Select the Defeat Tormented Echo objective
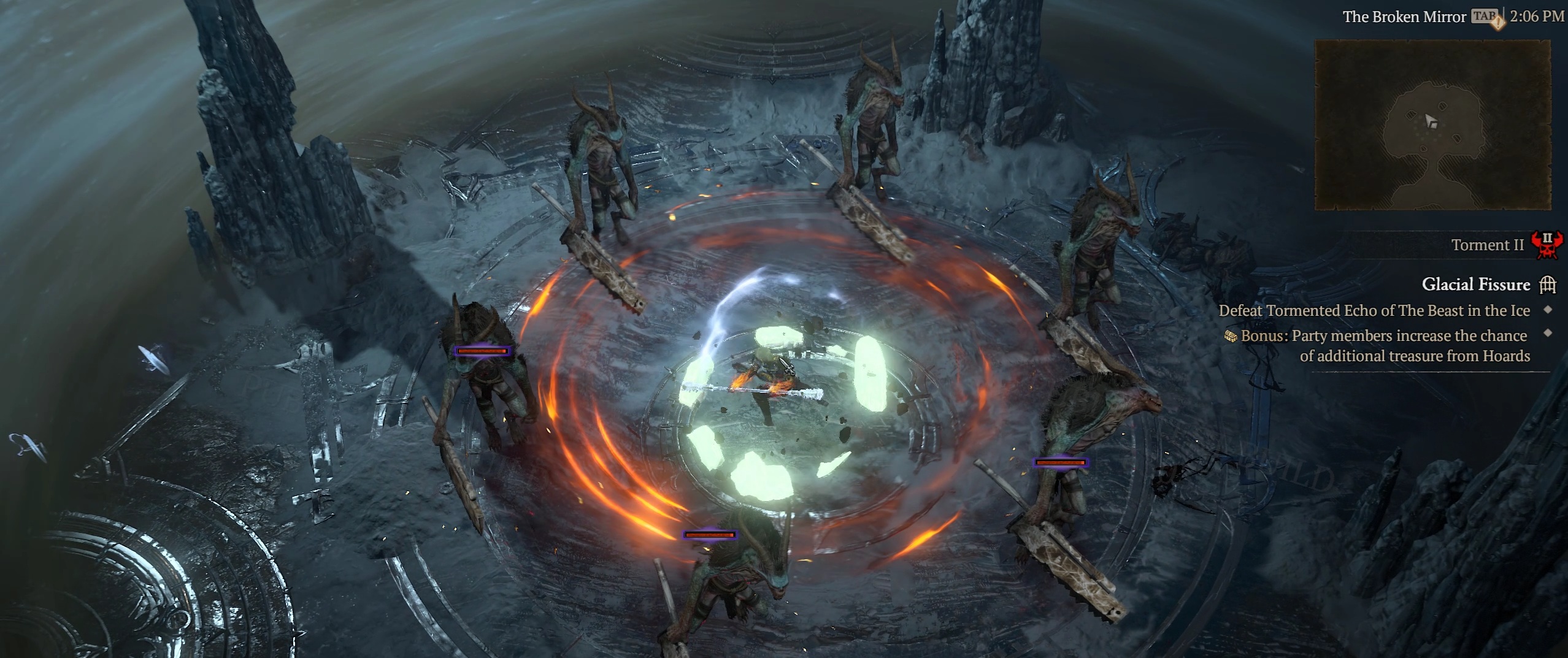Screen dimensions: 1568x658 click(x=1374, y=311)
